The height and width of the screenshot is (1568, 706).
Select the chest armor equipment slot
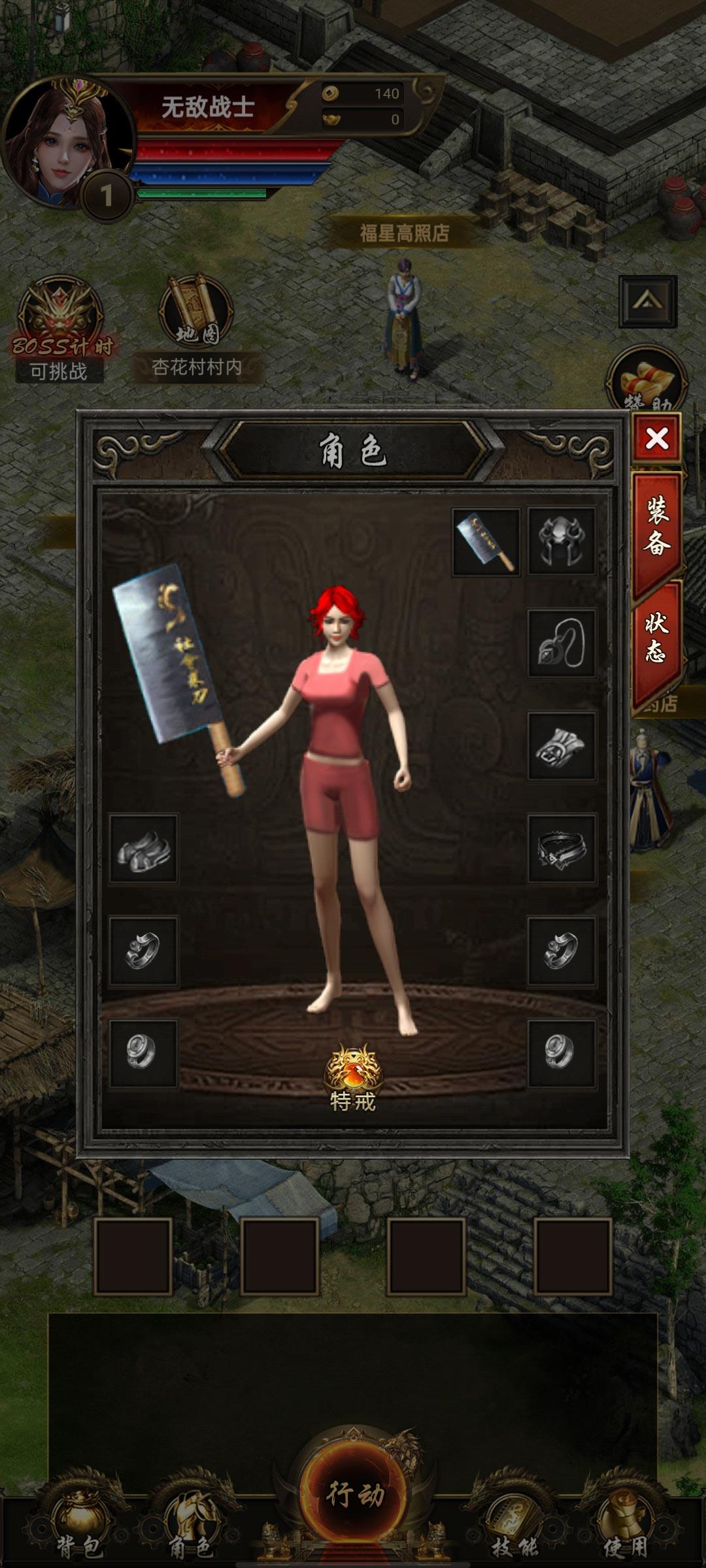[x=562, y=746]
